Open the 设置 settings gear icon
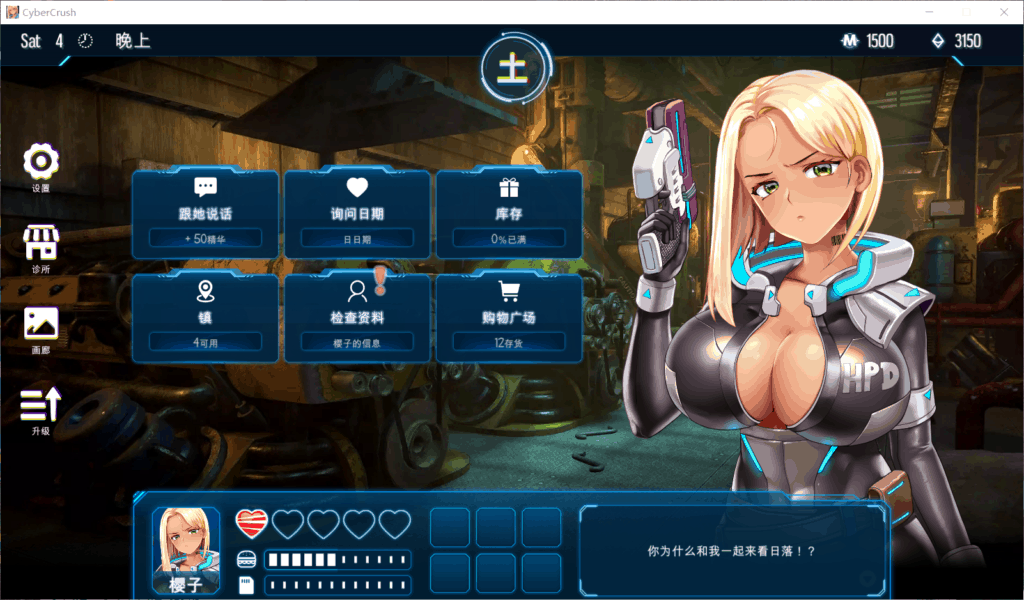 point(41,162)
